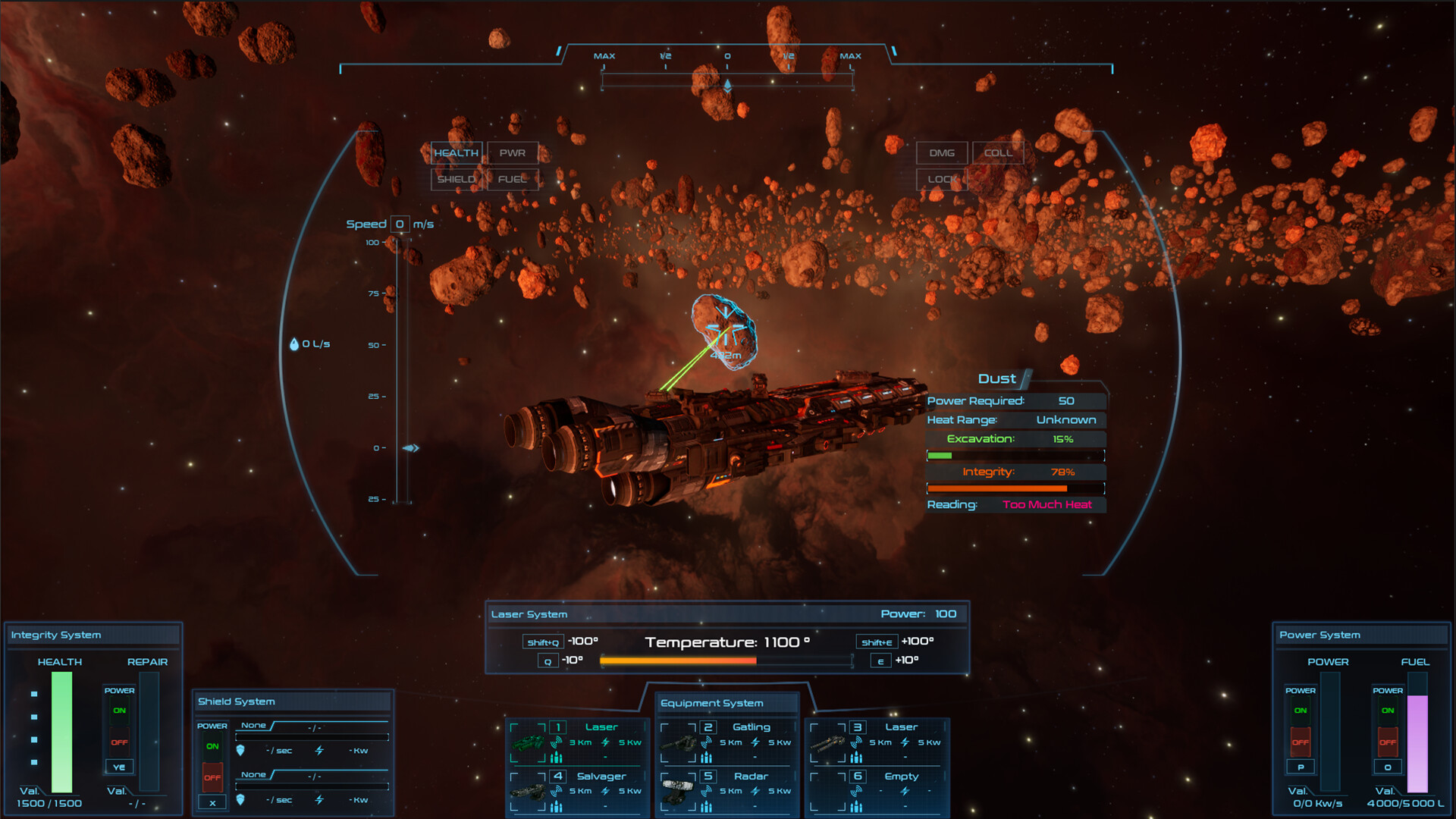Open the first None shield module selector
This screenshot has height=819, width=1456.
point(255,726)
